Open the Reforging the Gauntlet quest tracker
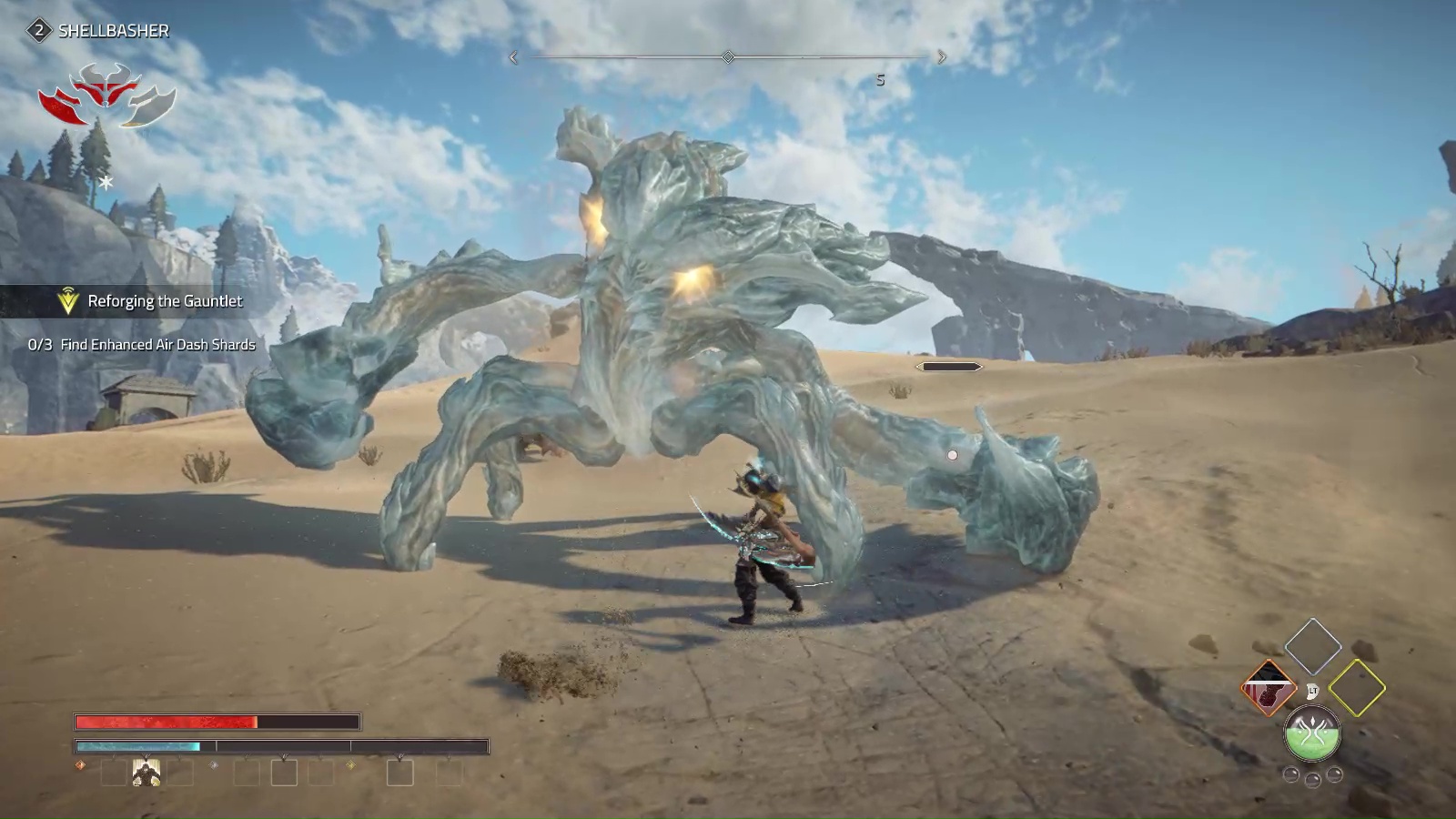 click(164, 301)
